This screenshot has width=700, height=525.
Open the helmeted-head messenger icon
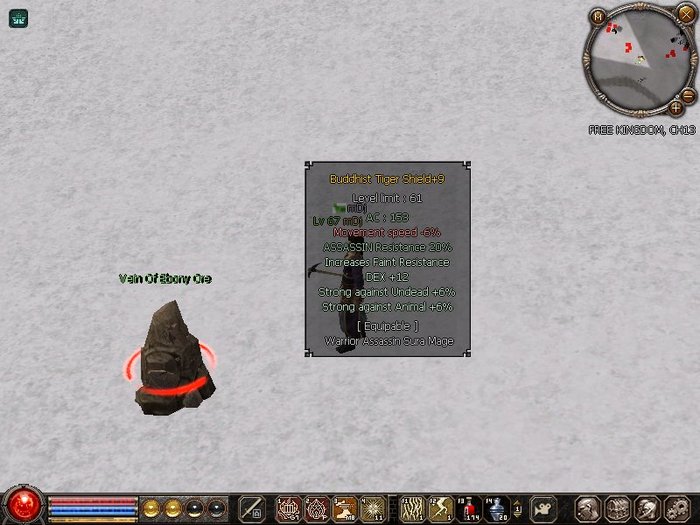click(644, 508)
